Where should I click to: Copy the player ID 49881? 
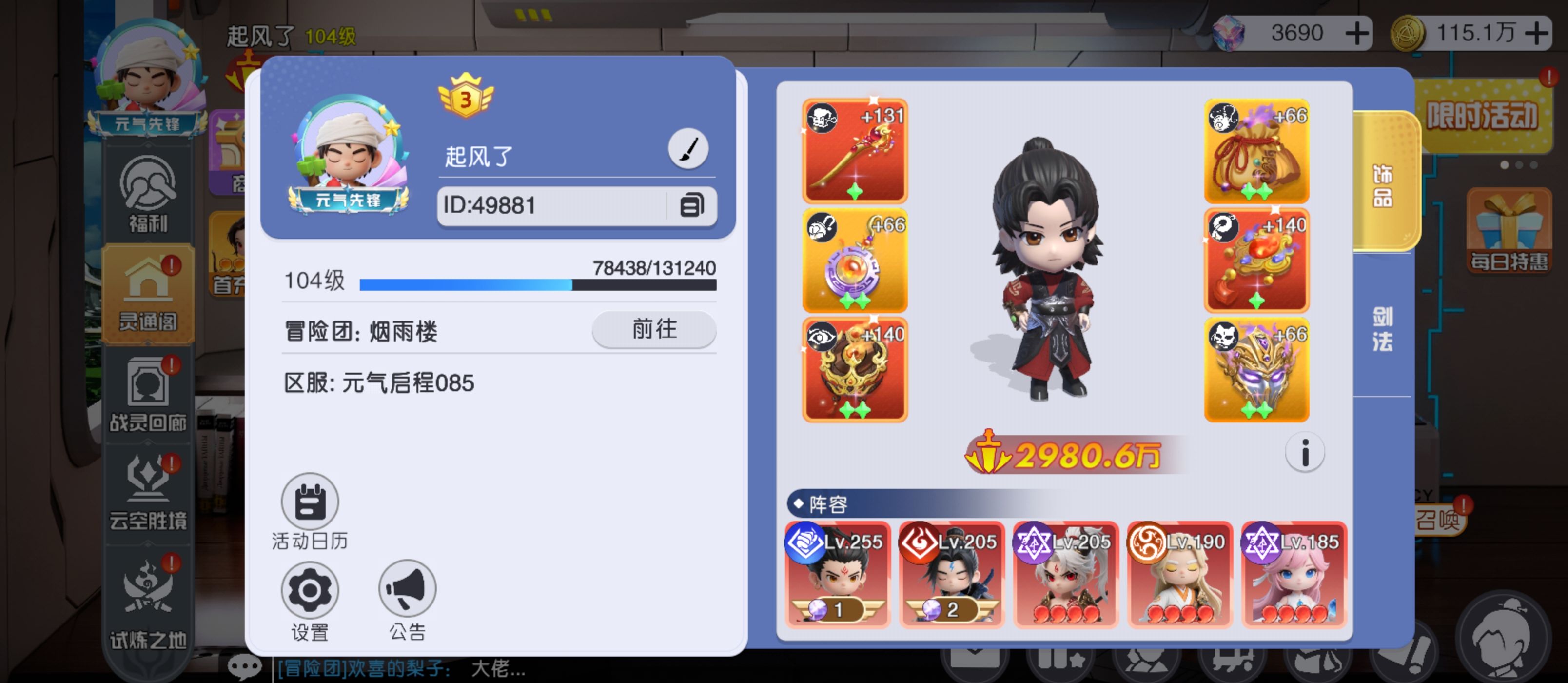tap(691, 205)
